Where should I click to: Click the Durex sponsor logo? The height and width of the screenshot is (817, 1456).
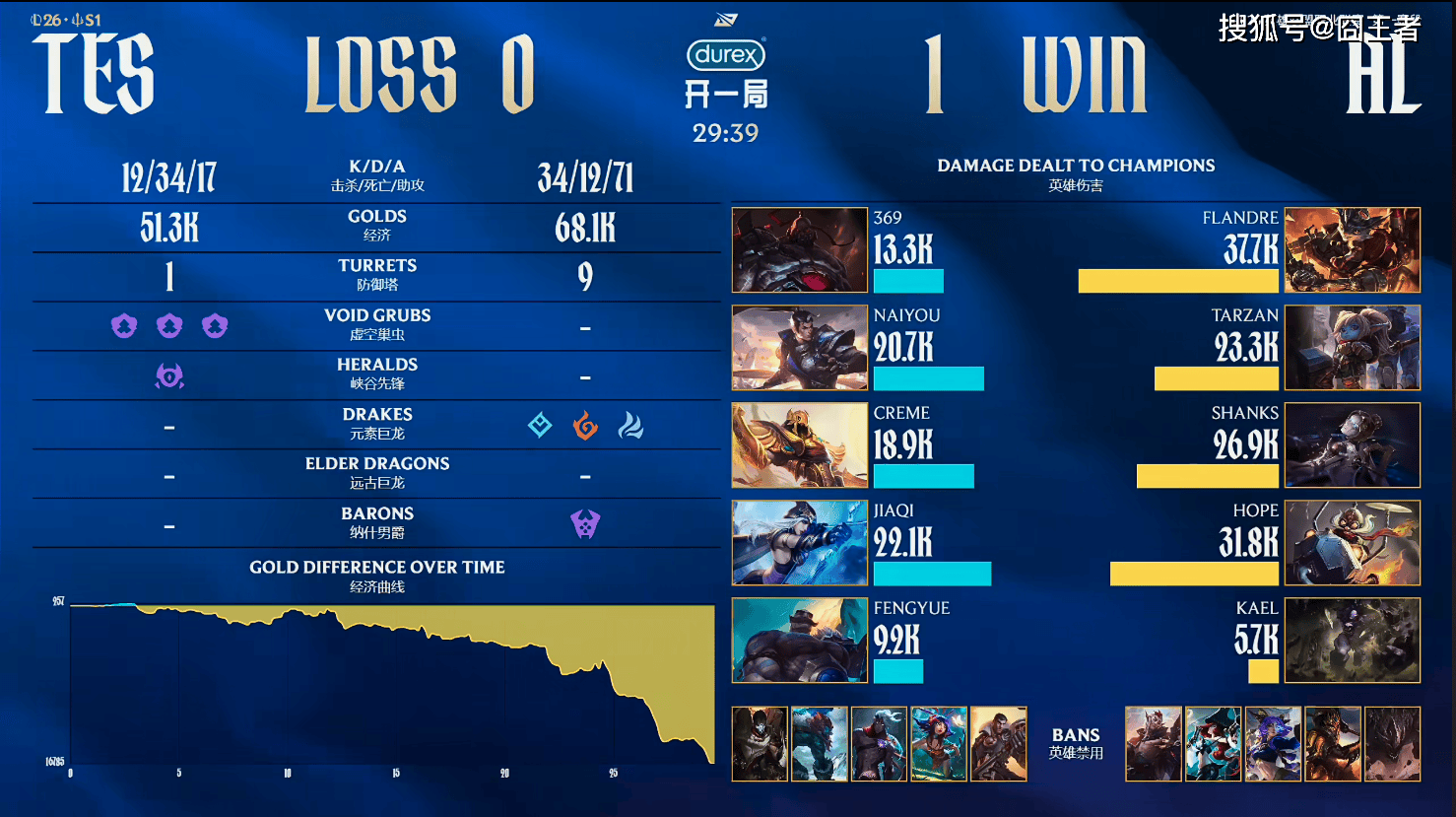coord(726,55)
